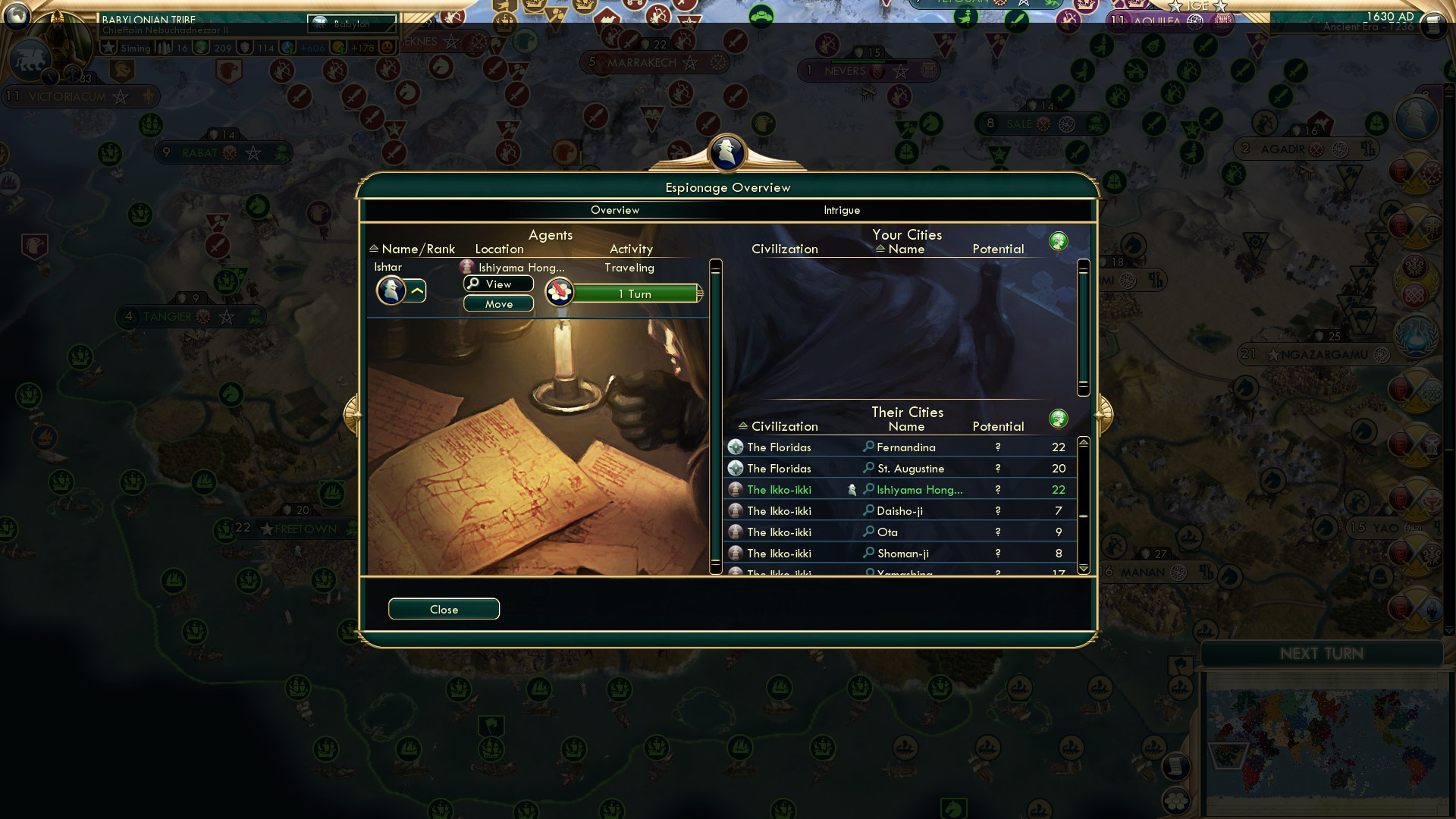Sort Your Cities by Name header
The height and width of the screenshot is (819, 1456).
[x=905, y=249]
